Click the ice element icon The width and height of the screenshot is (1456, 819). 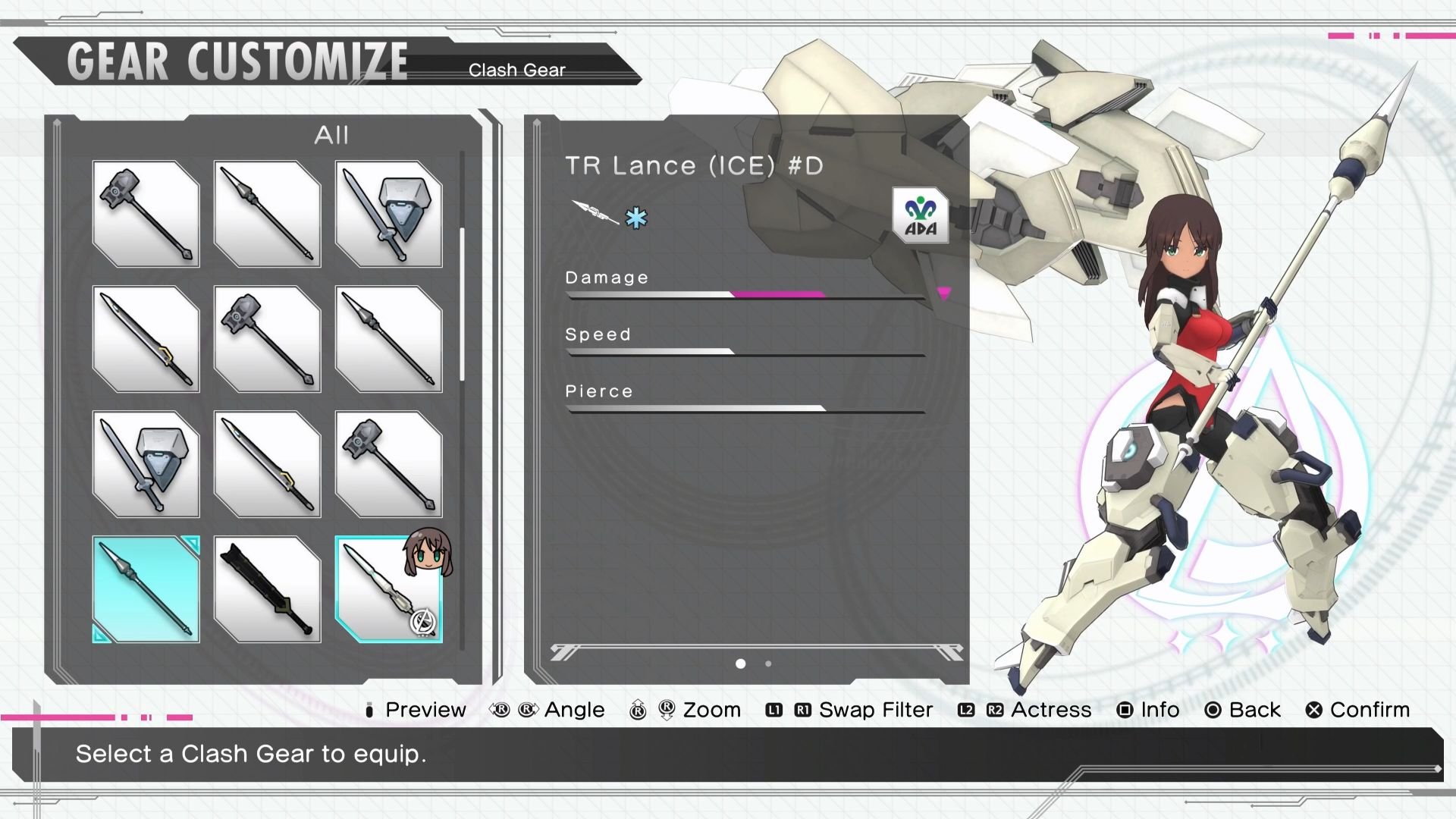point(637,218)
